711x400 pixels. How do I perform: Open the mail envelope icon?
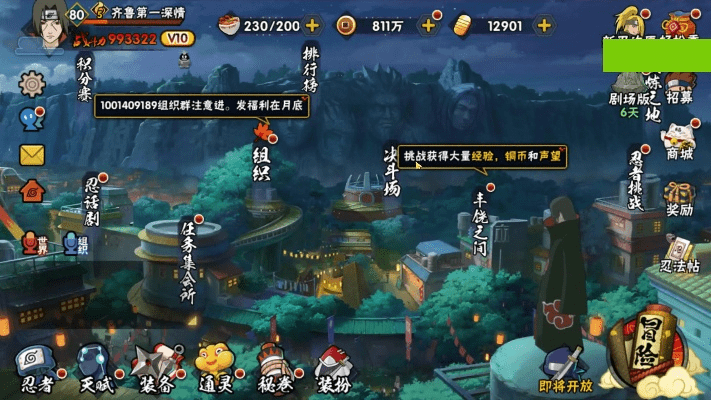click(32, 154)
